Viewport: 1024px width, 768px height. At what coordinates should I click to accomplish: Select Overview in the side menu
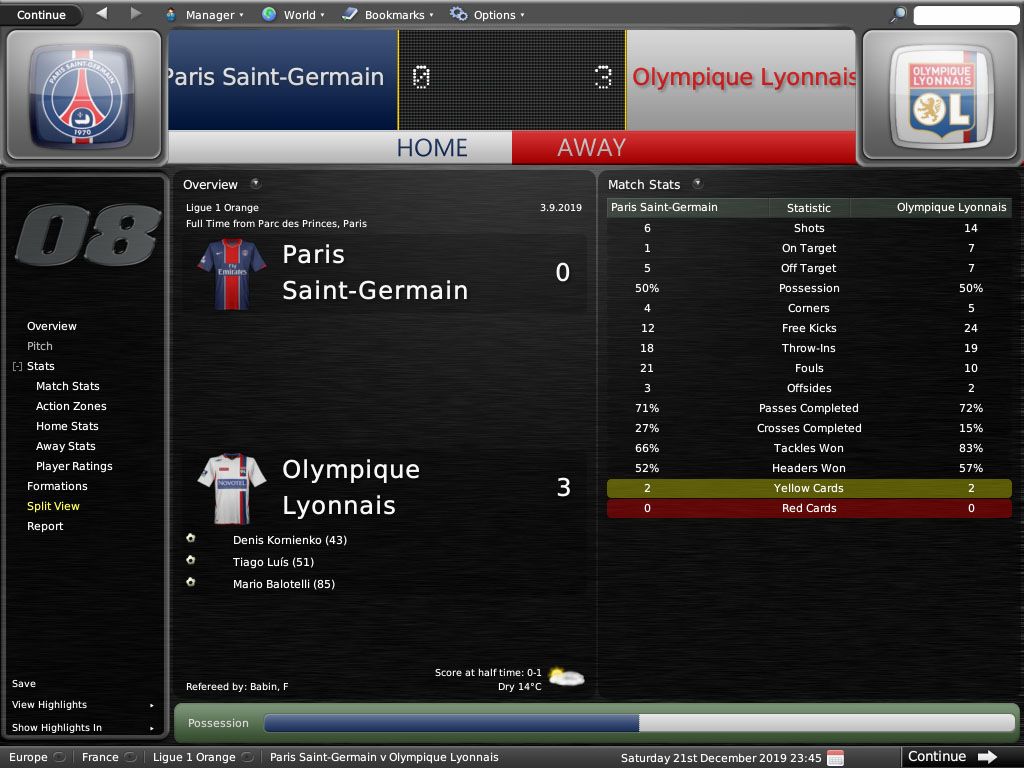(52, 326)
